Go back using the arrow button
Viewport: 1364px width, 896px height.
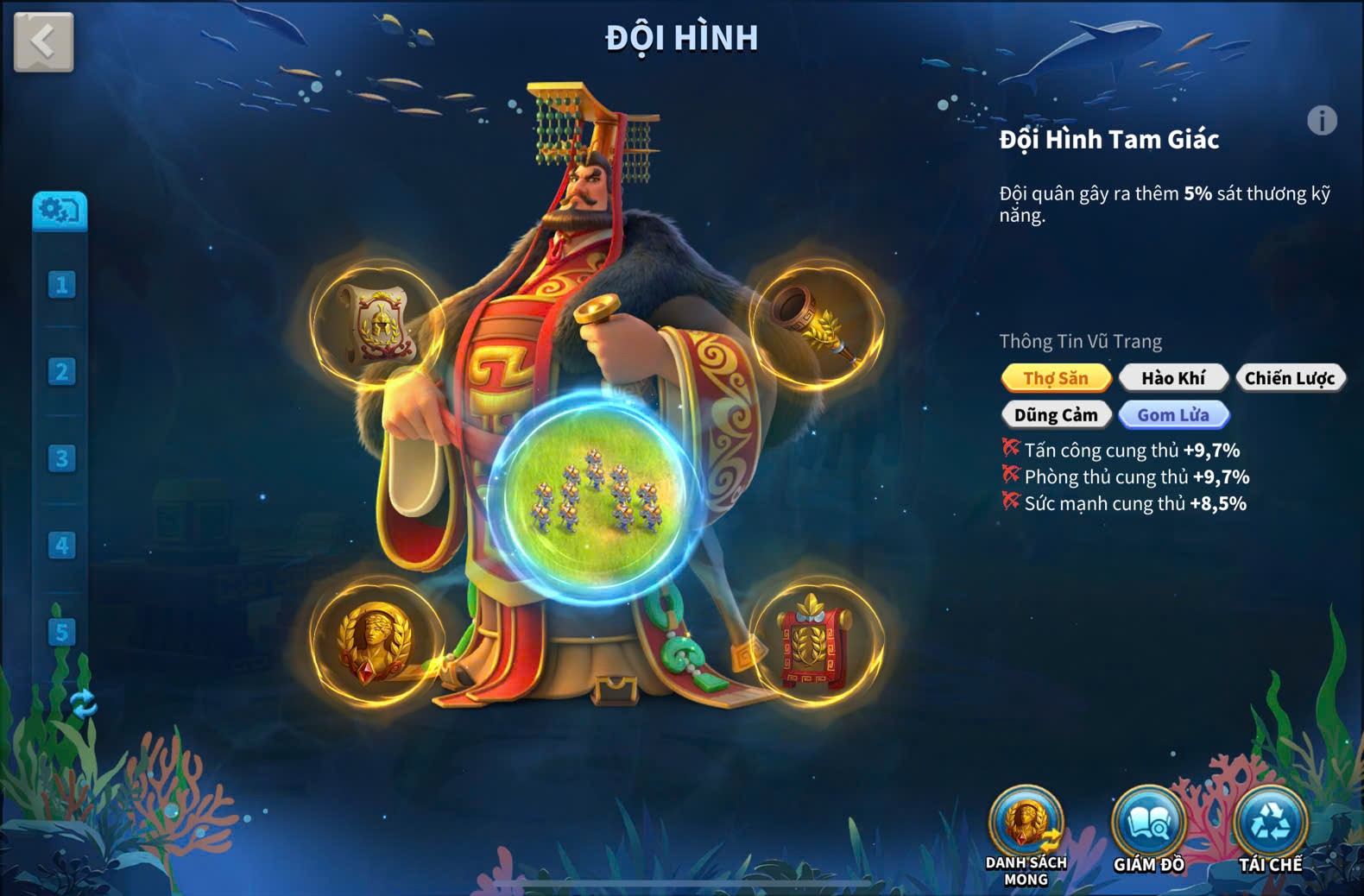click(43, 41)
